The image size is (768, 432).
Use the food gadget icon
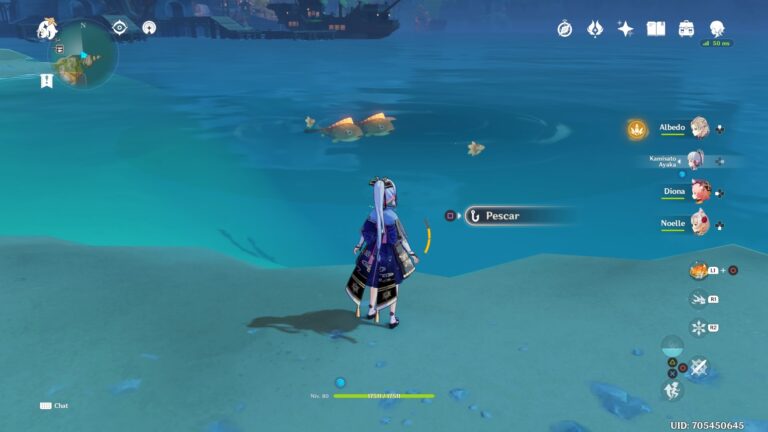[x=699, y=270]
